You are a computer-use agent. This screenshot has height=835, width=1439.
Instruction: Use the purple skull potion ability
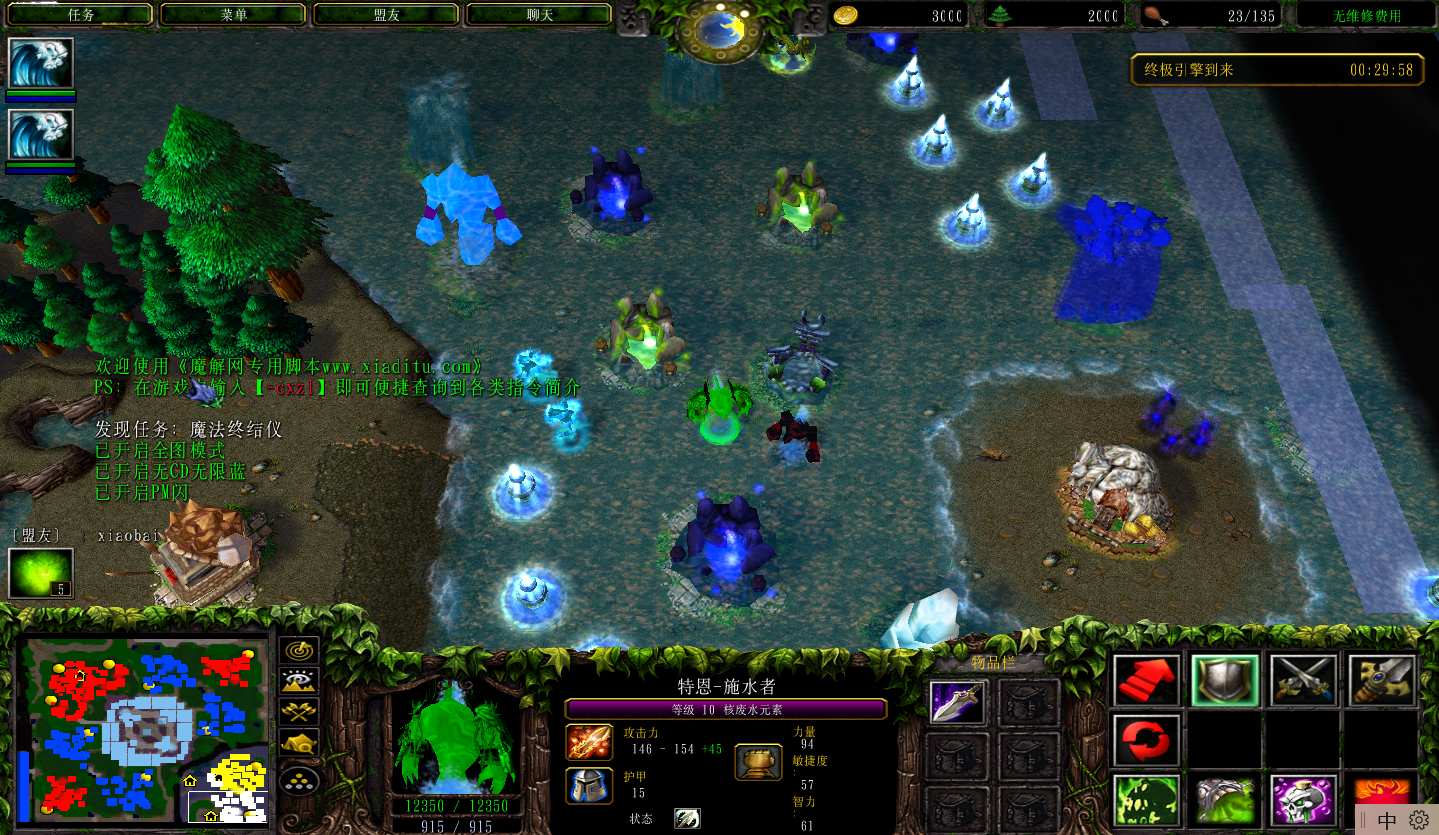coord(1304,800)
